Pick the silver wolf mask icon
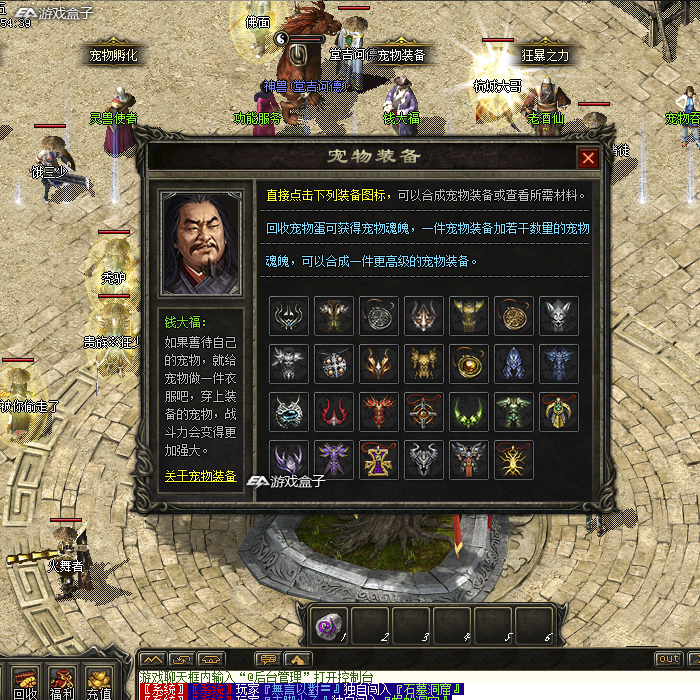 pyautogui.click(x=558, y=315)
